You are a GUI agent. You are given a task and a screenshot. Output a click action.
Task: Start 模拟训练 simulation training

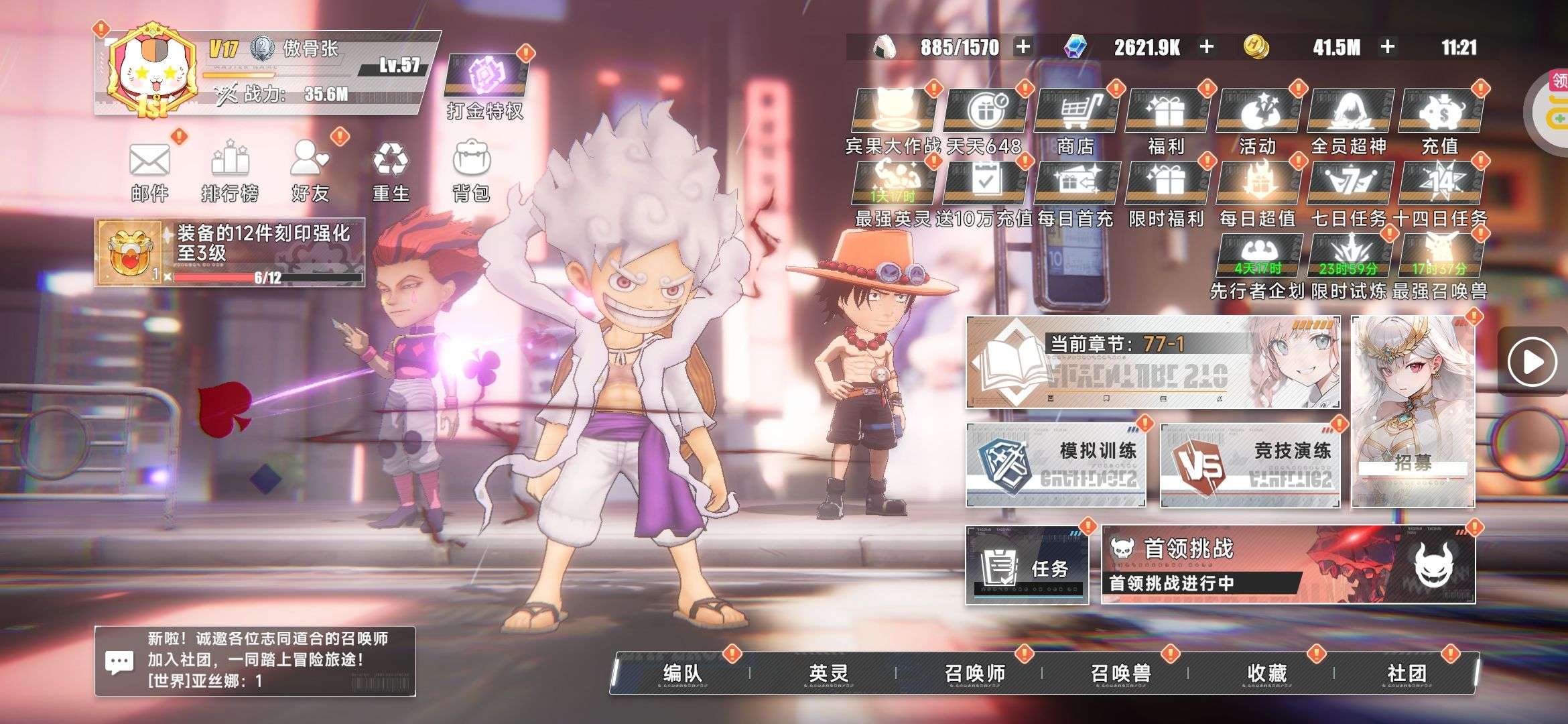click(1056, 465)
